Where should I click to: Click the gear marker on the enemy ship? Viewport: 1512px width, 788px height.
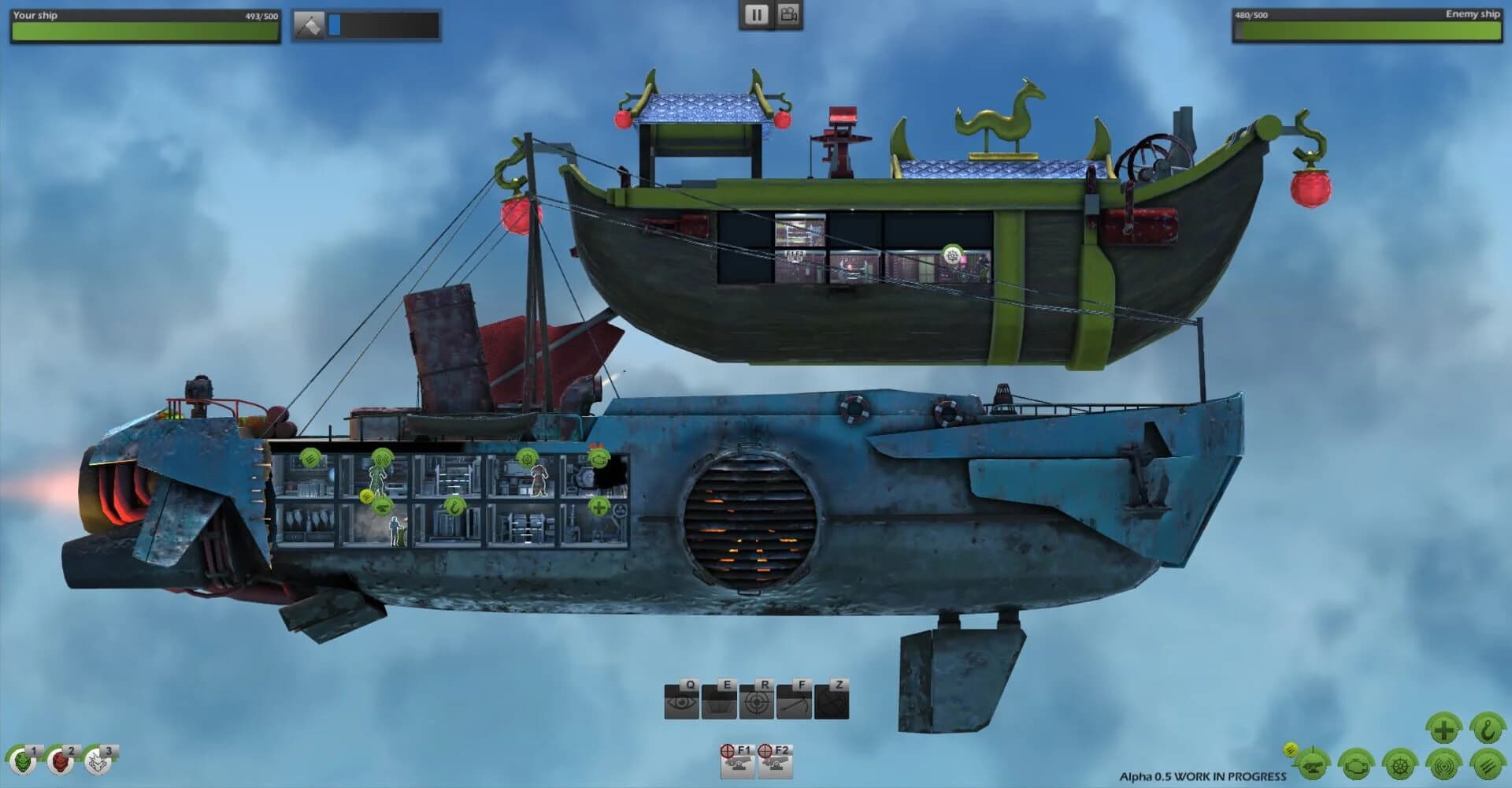click(951, 255)
